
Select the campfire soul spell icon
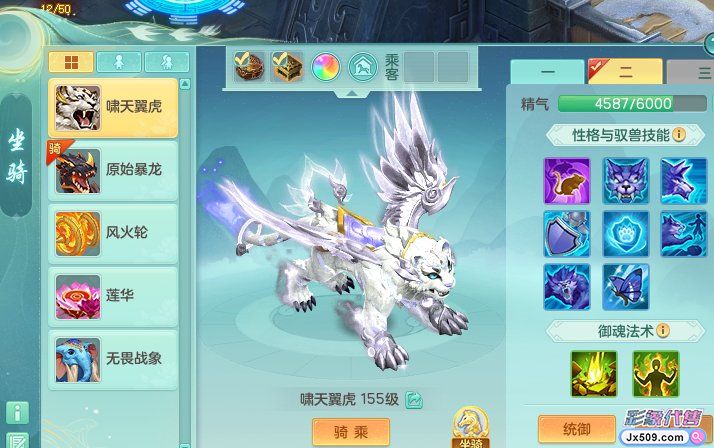tap(594, 373)
